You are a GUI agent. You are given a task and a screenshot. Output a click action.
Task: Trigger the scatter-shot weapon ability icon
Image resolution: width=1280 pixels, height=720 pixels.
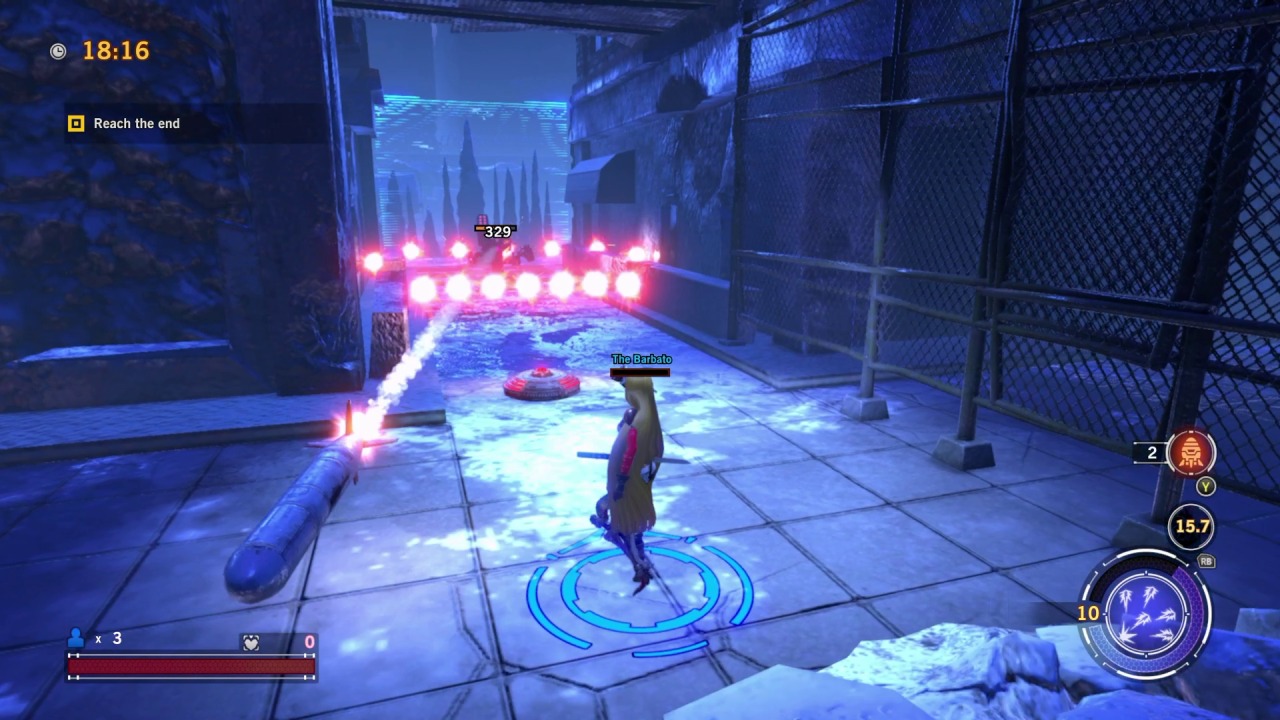tap(1145, 613)
